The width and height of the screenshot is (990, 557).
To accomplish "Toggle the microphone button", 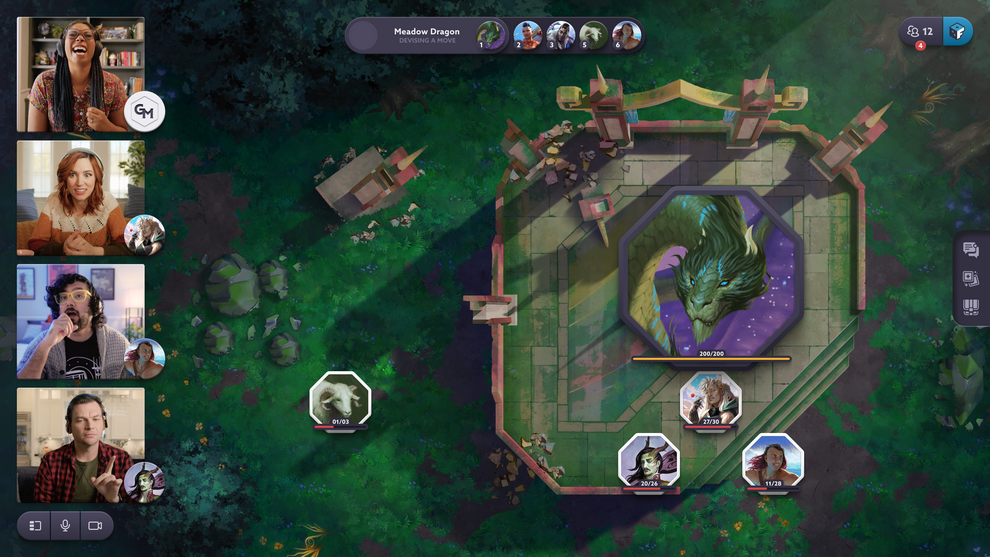I will (x=65, y=525).
